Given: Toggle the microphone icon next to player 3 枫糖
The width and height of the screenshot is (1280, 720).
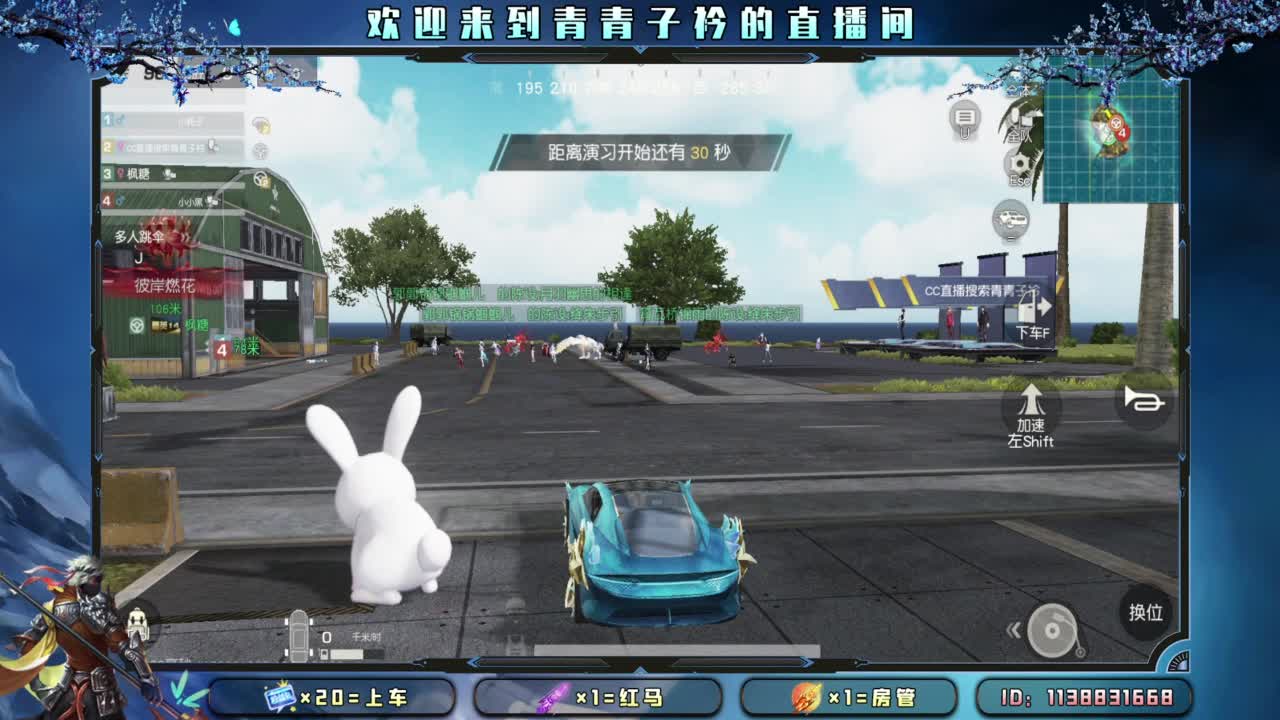Looking at the screenshot, I should click(x=169, y=174).
